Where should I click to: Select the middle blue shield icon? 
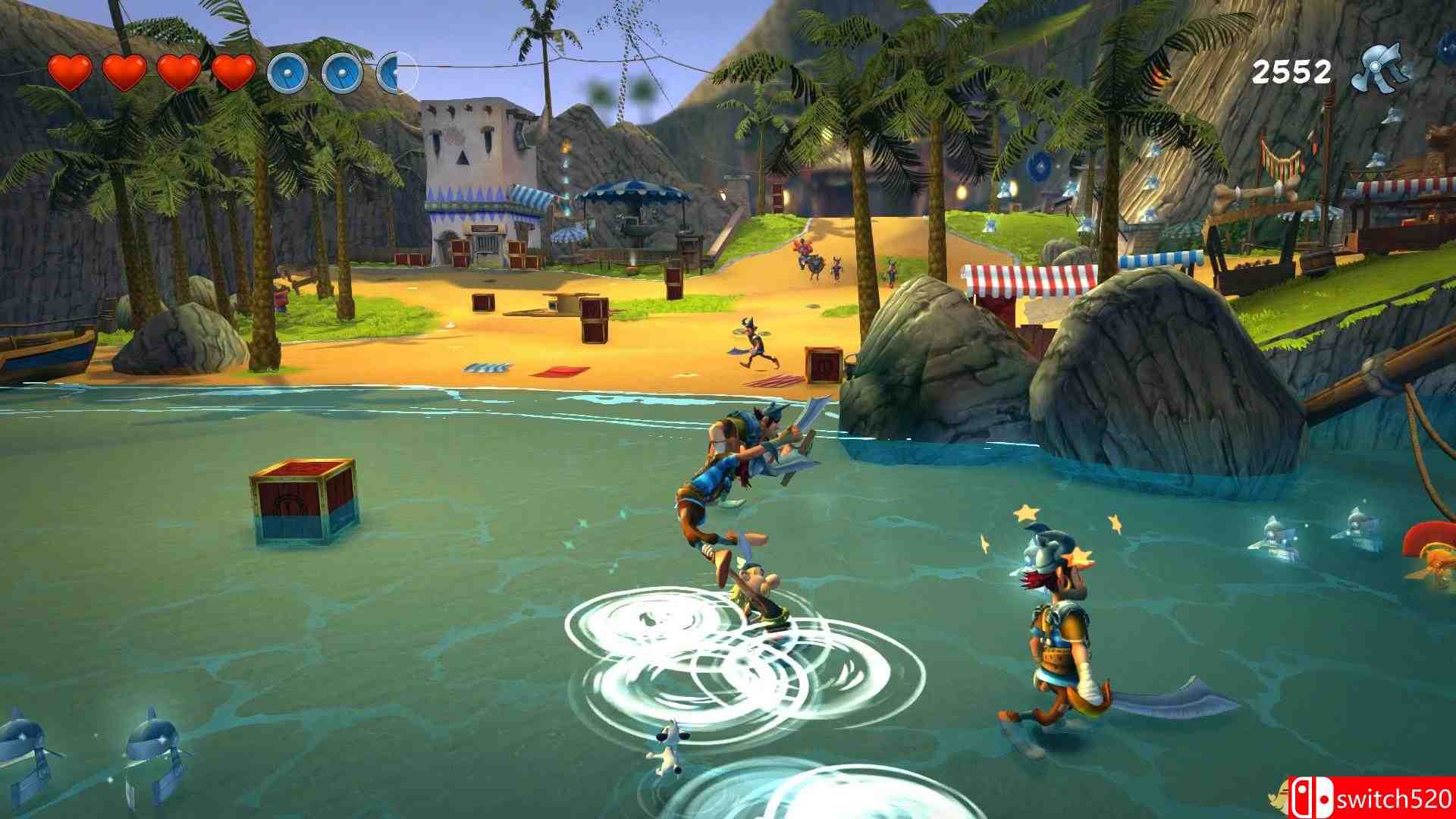click(x=341, y=74)
